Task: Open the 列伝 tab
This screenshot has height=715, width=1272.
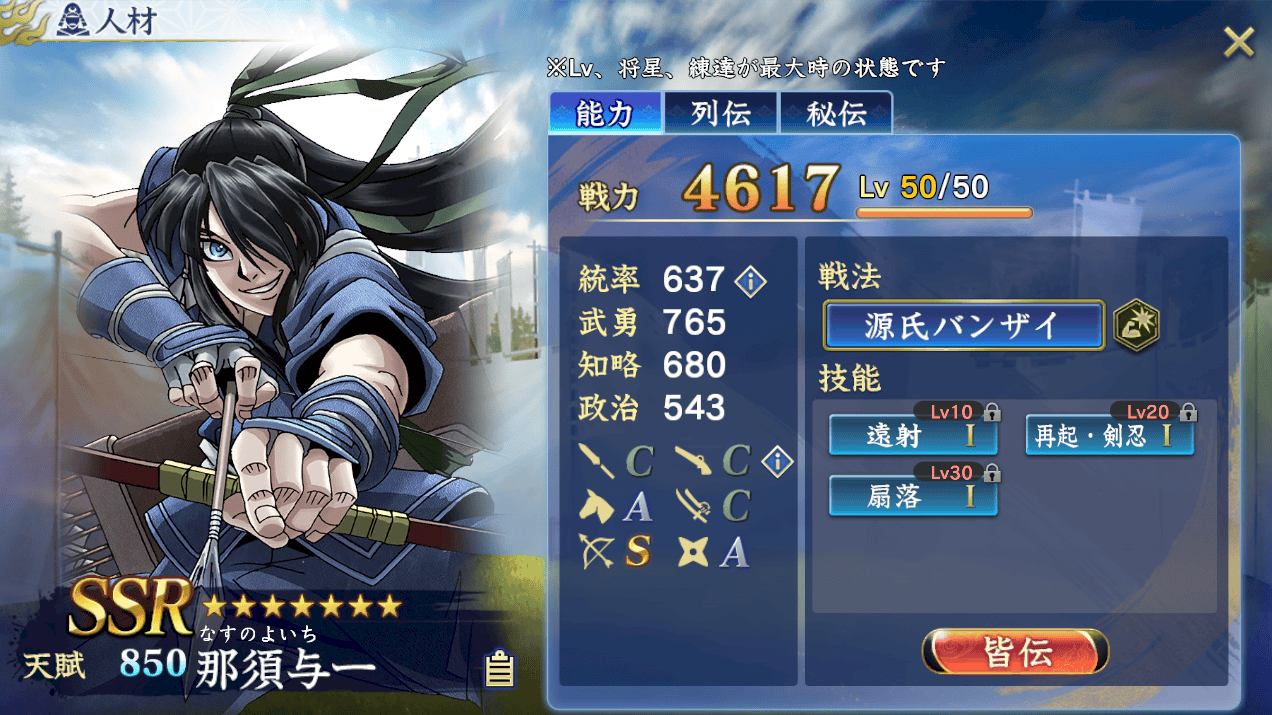Action: [721, 113]
